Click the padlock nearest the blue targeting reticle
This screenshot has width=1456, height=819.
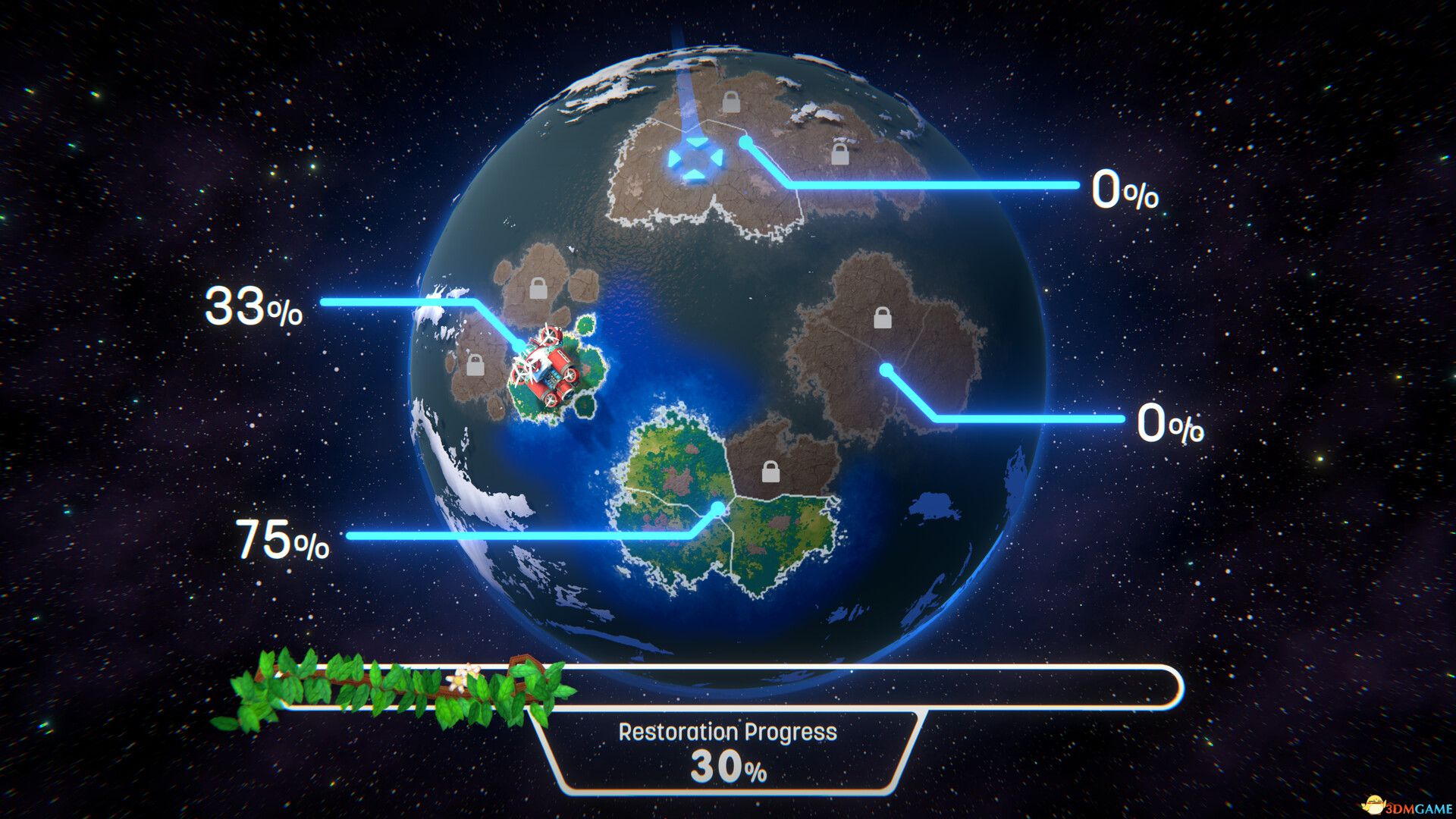click(730, 102)
